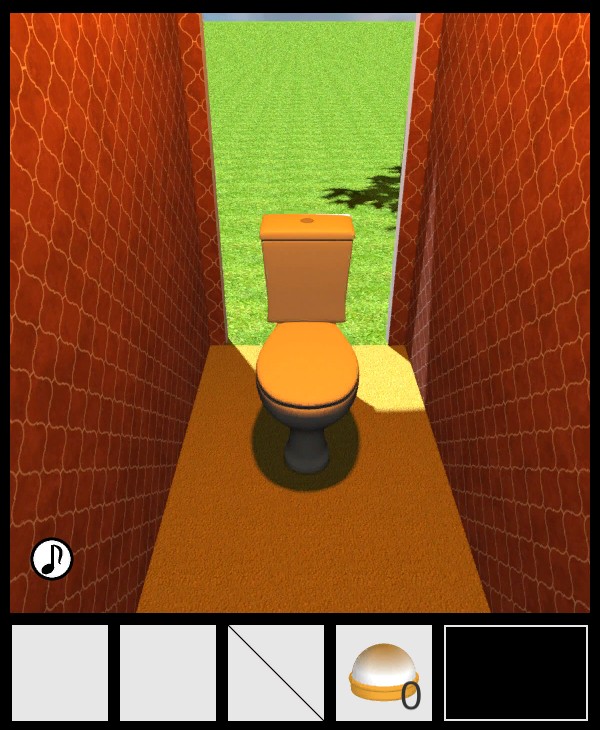Toggle the music note sound button
The width and height of the screenshot is (600, 730).
point(52,559)
